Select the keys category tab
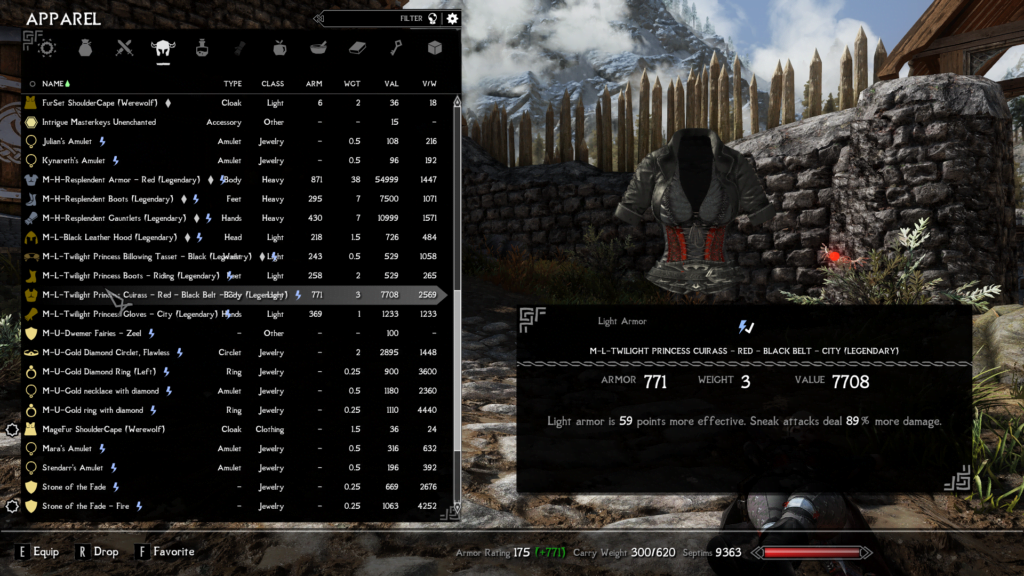The width and height of the screenshot is (1024, 576). 396,47
